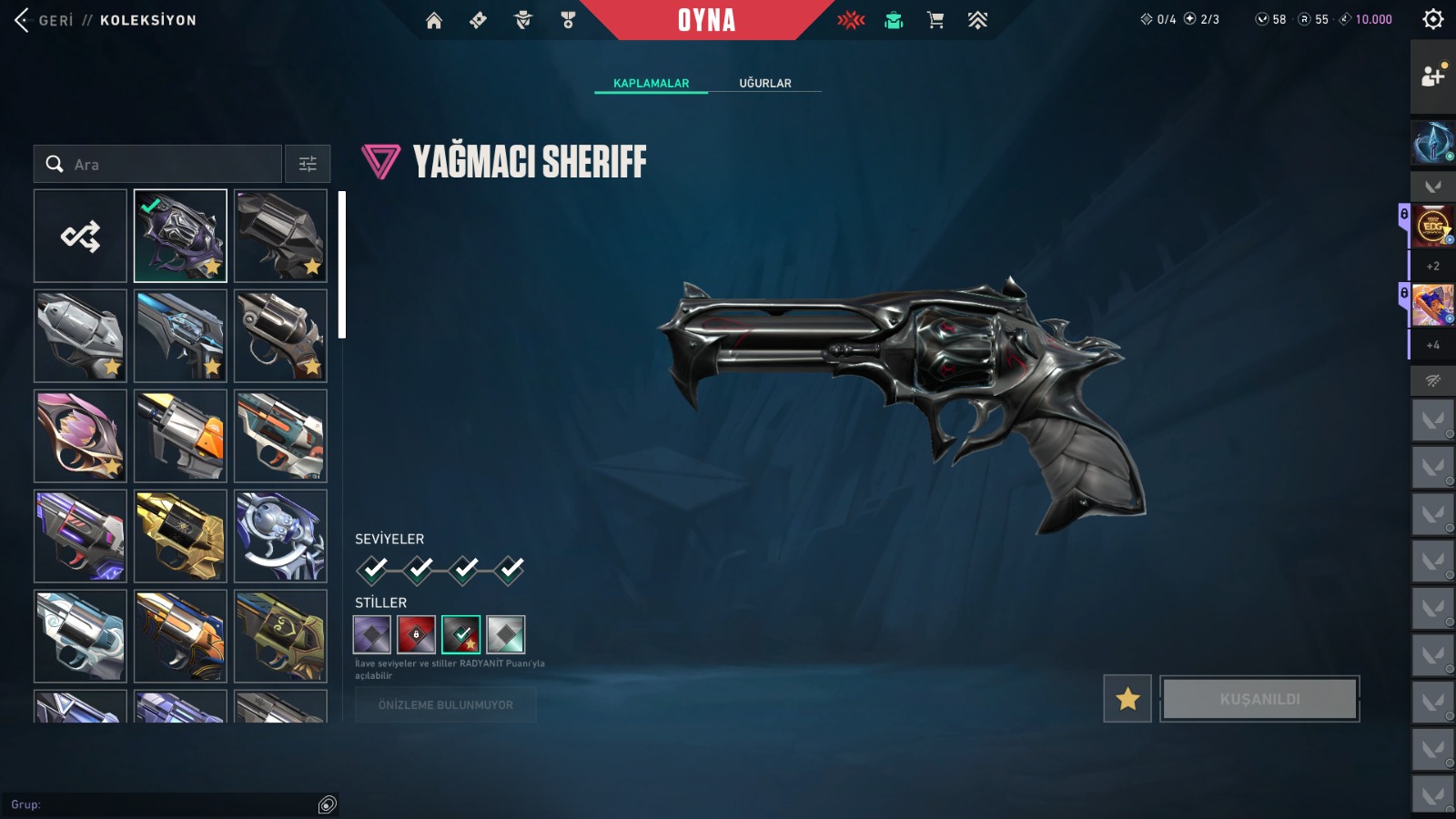Image resolution: width=1456 pixels, height=819 pixels.
Task: Select the KAPLAMALAR tab
Action: tap(651, 83)
